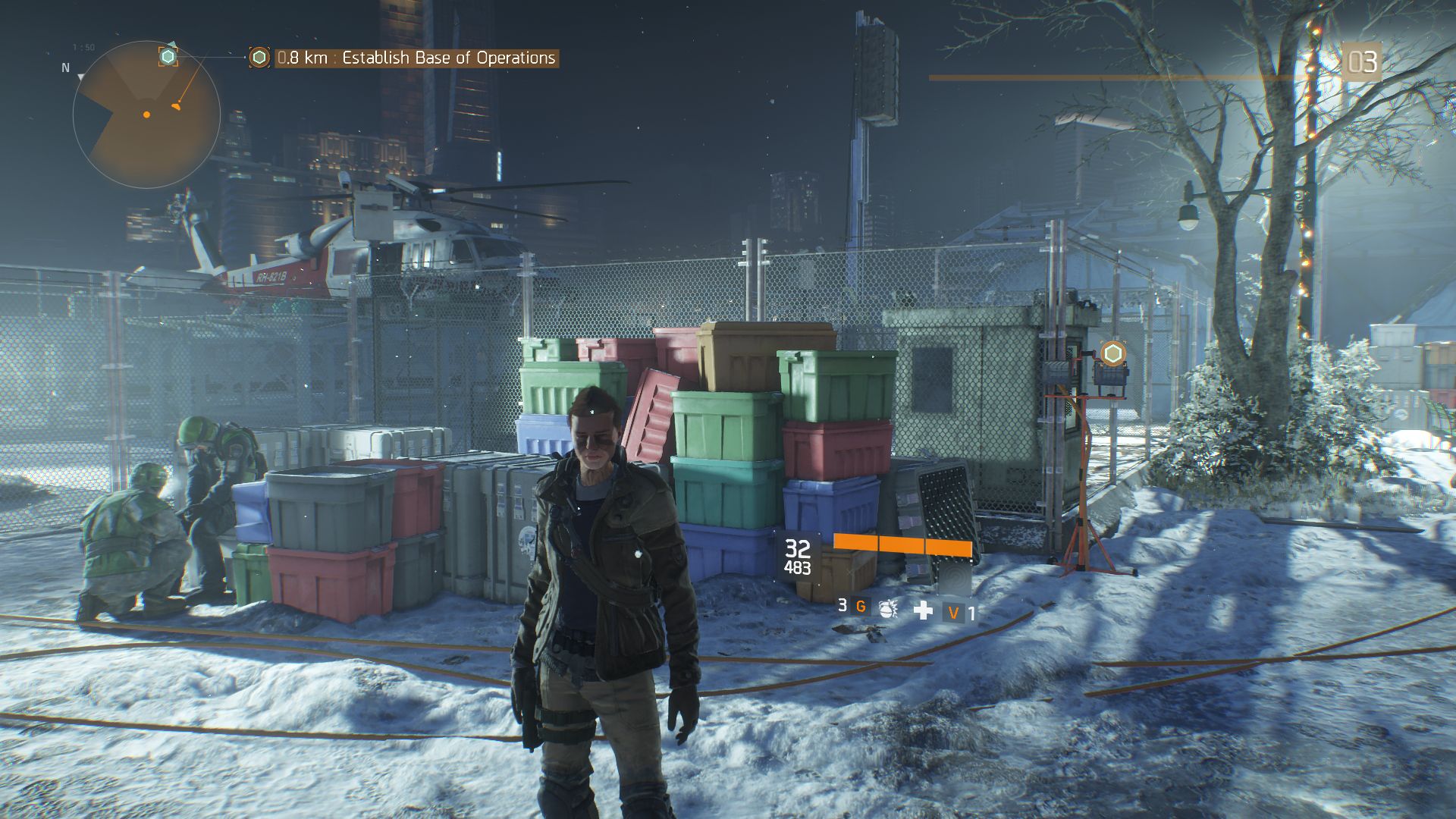Select the grenade icon

pyautogui.click(x=887, y=608)
